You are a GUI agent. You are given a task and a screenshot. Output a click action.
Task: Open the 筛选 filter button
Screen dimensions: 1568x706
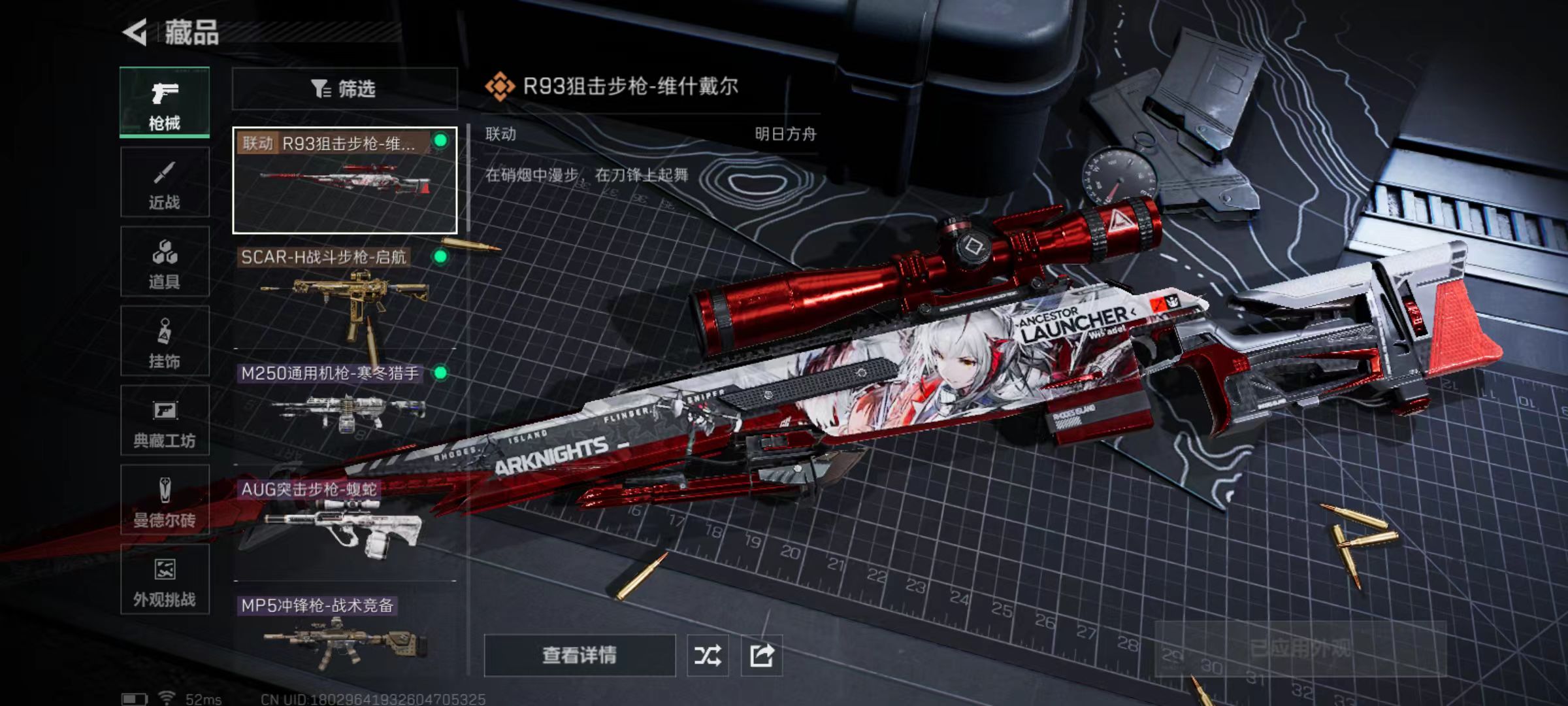tap(344, 88)
